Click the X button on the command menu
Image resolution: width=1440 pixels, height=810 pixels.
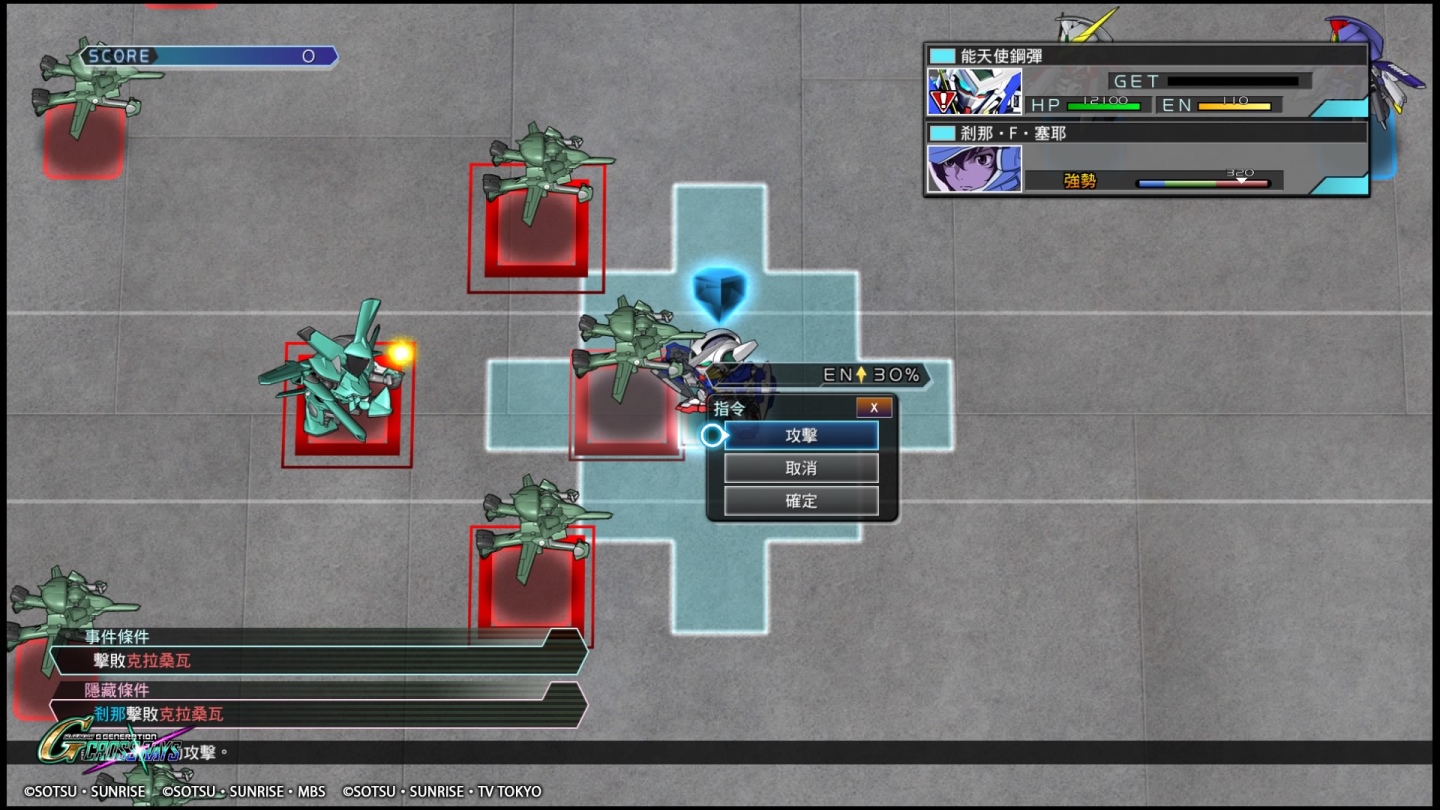pyautogui.click(x=873, y=407)
